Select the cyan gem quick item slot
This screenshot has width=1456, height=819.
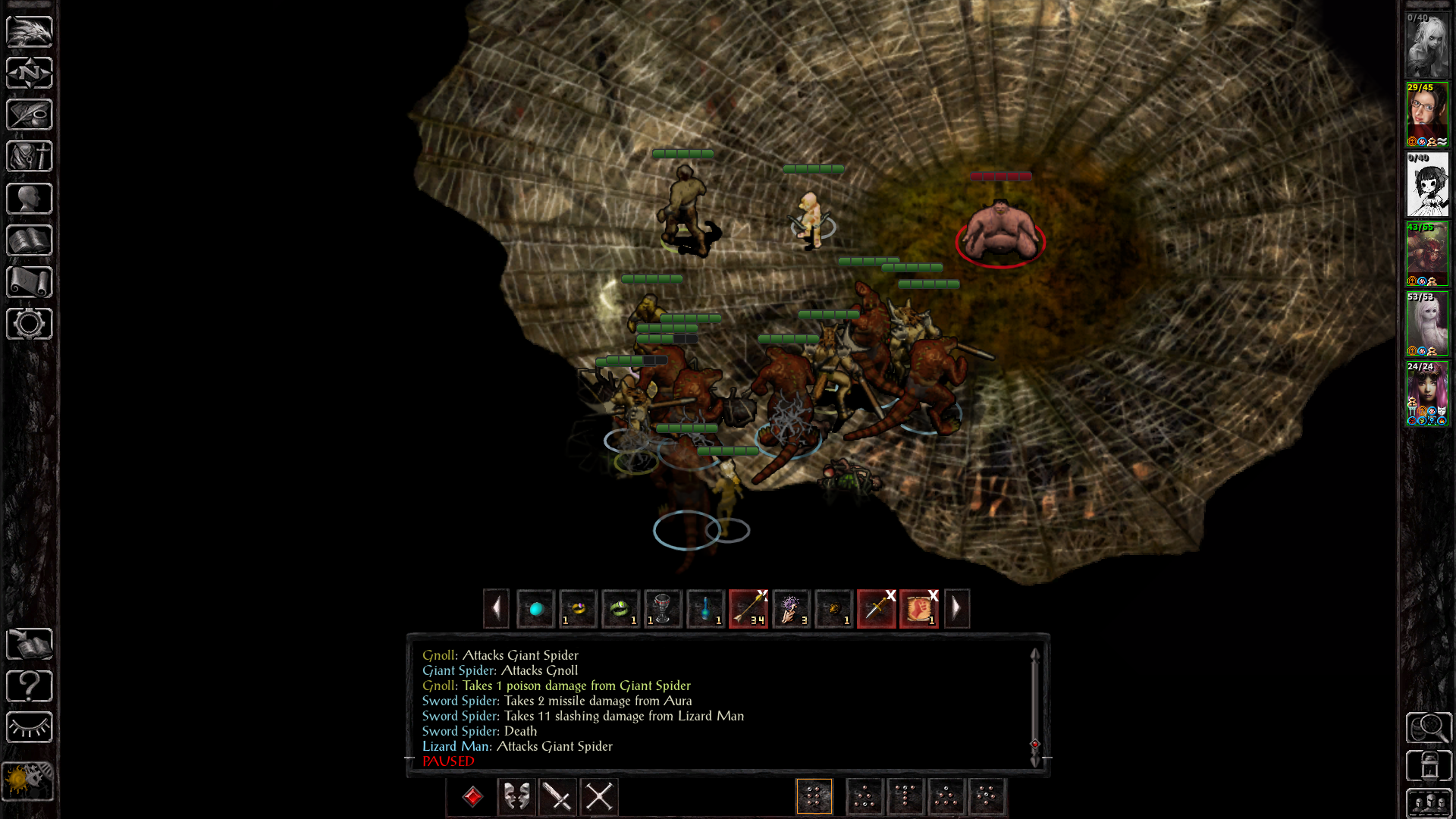pos(536,608)
